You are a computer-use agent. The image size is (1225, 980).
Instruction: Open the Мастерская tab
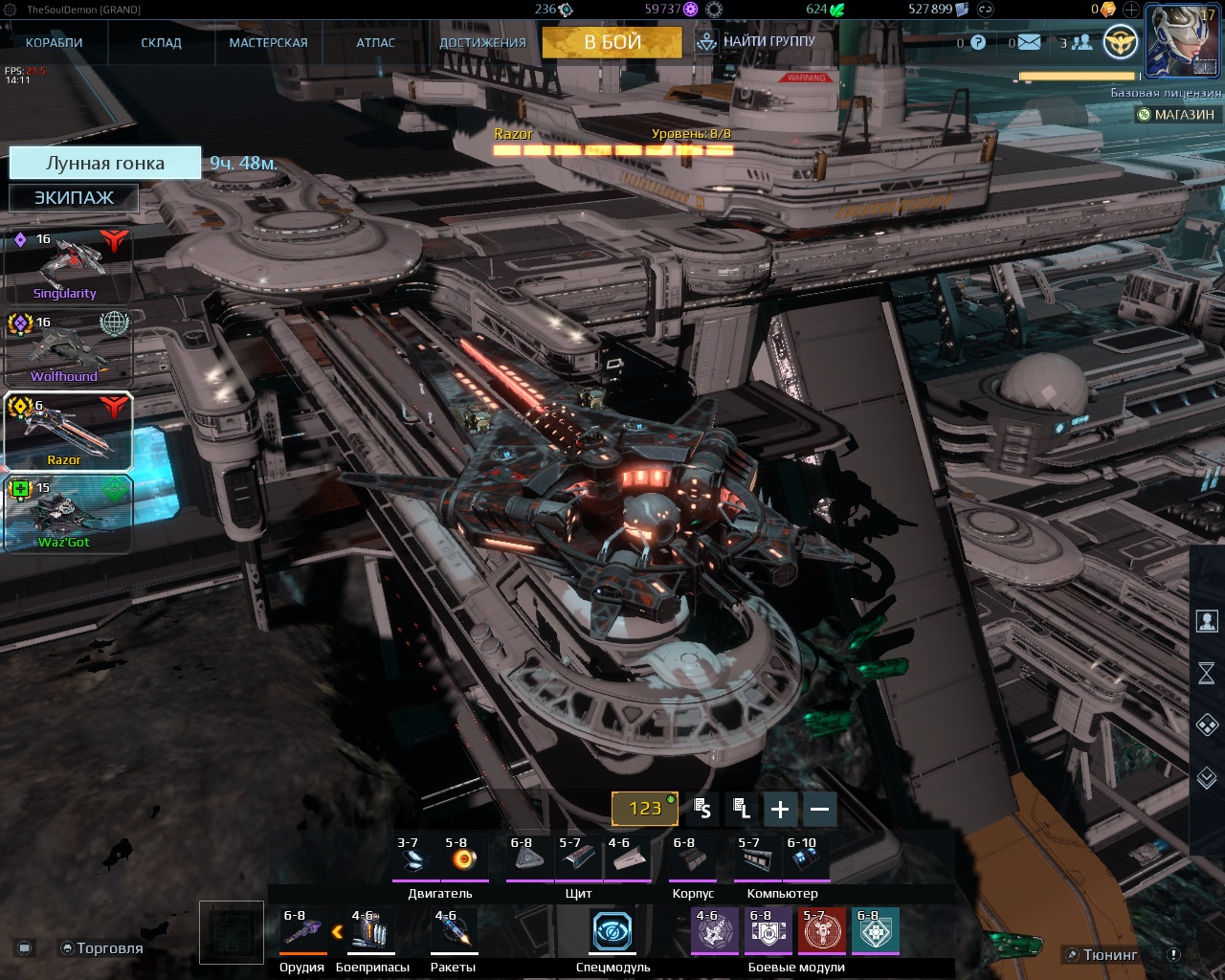268,42
